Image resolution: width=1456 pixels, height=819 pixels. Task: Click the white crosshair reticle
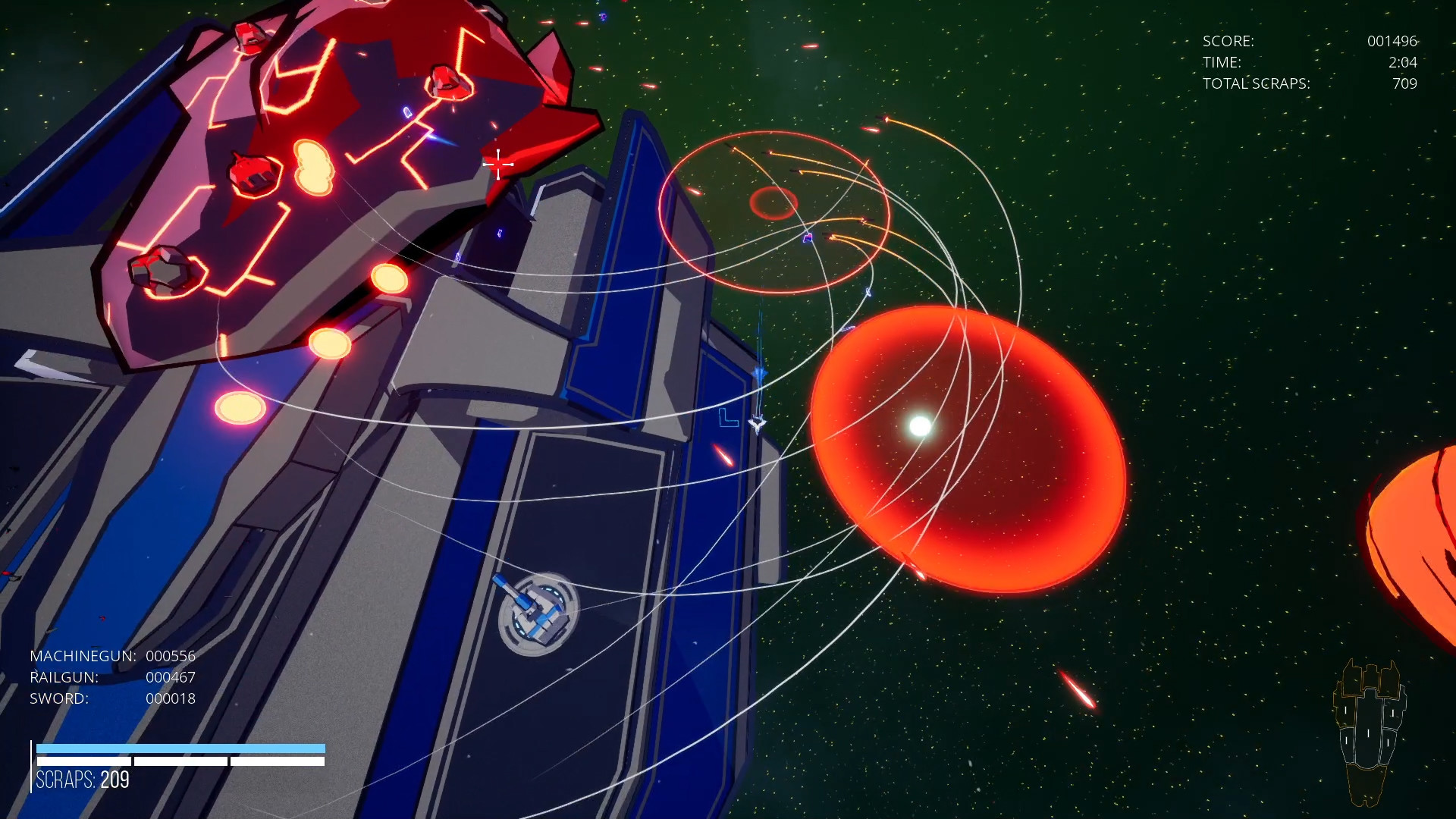[498, 165]
